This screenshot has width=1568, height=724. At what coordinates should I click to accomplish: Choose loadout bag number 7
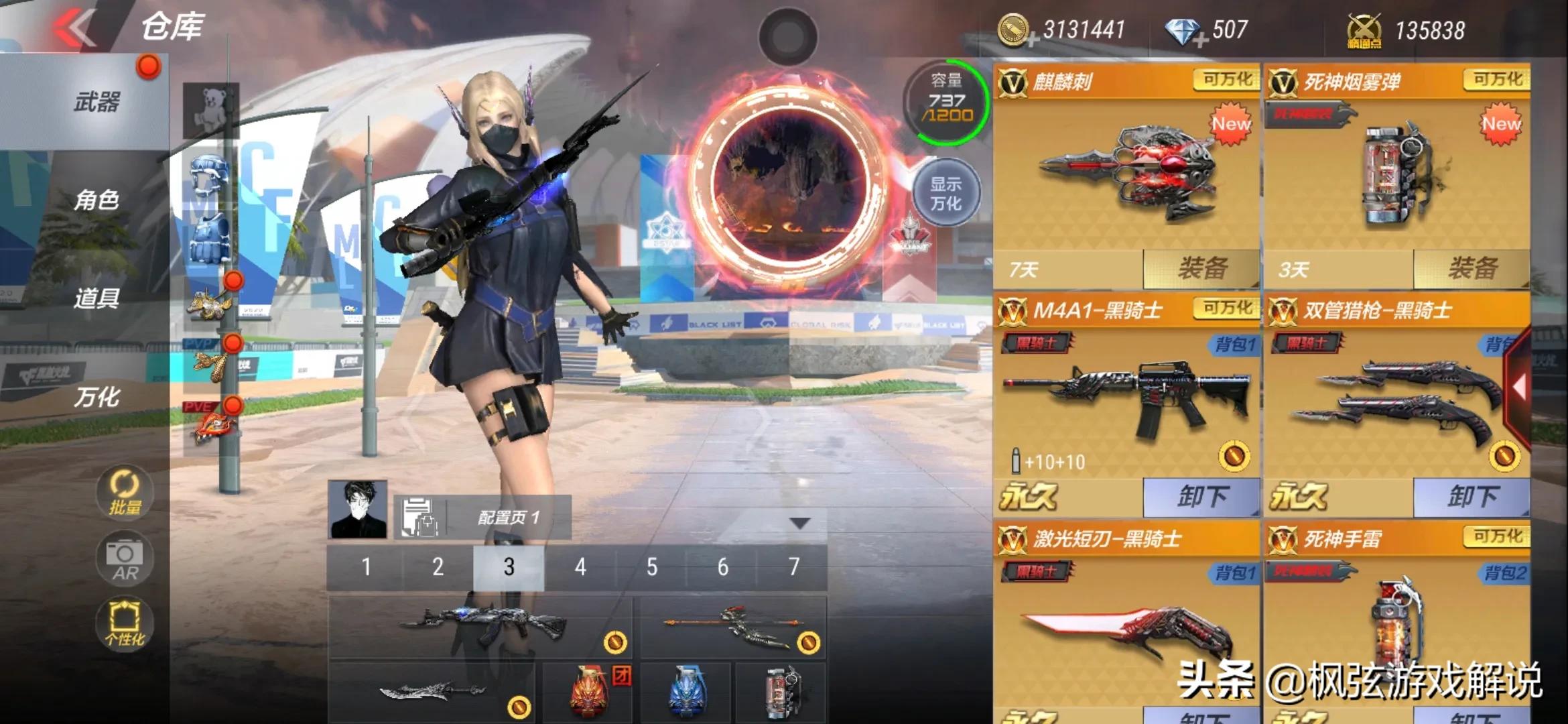pos(793,568)
